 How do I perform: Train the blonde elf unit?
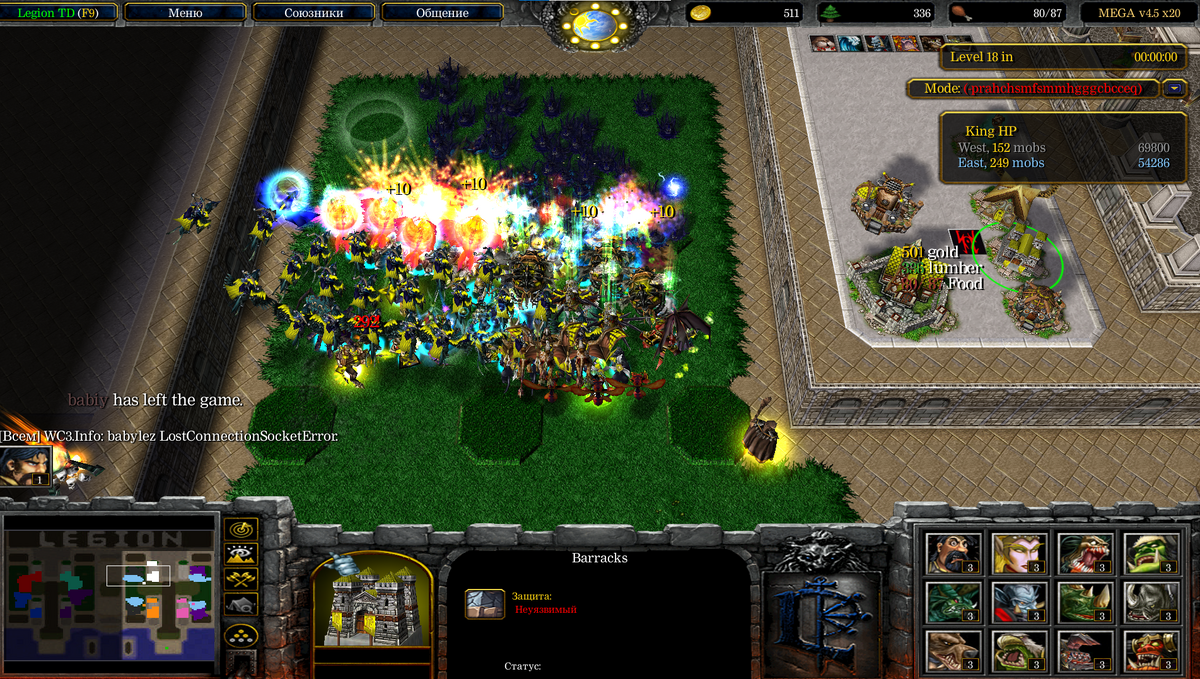coord(1018,553)
